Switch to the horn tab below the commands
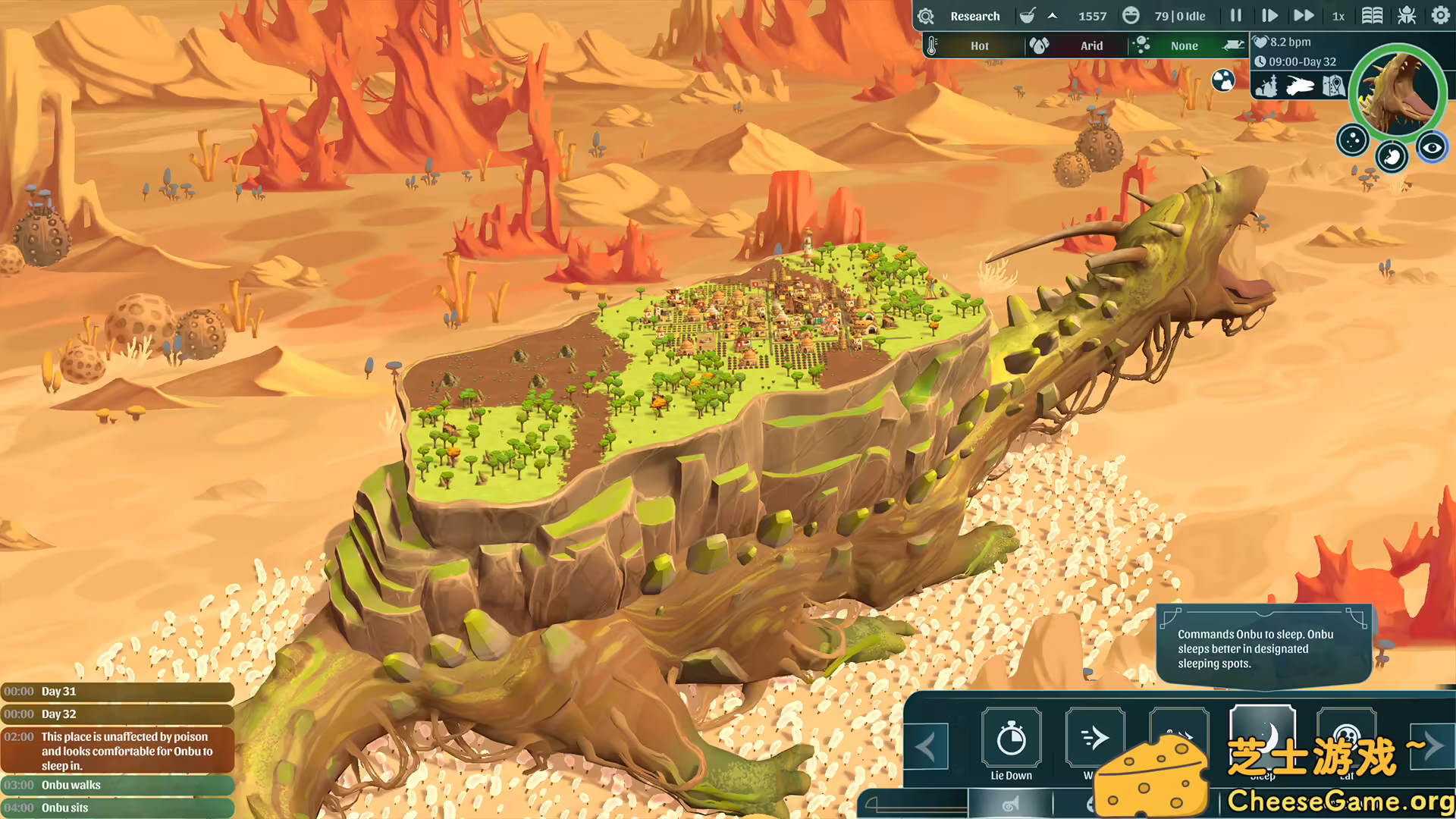Viewport: 1456px width, 819px height. point(1010,804)
